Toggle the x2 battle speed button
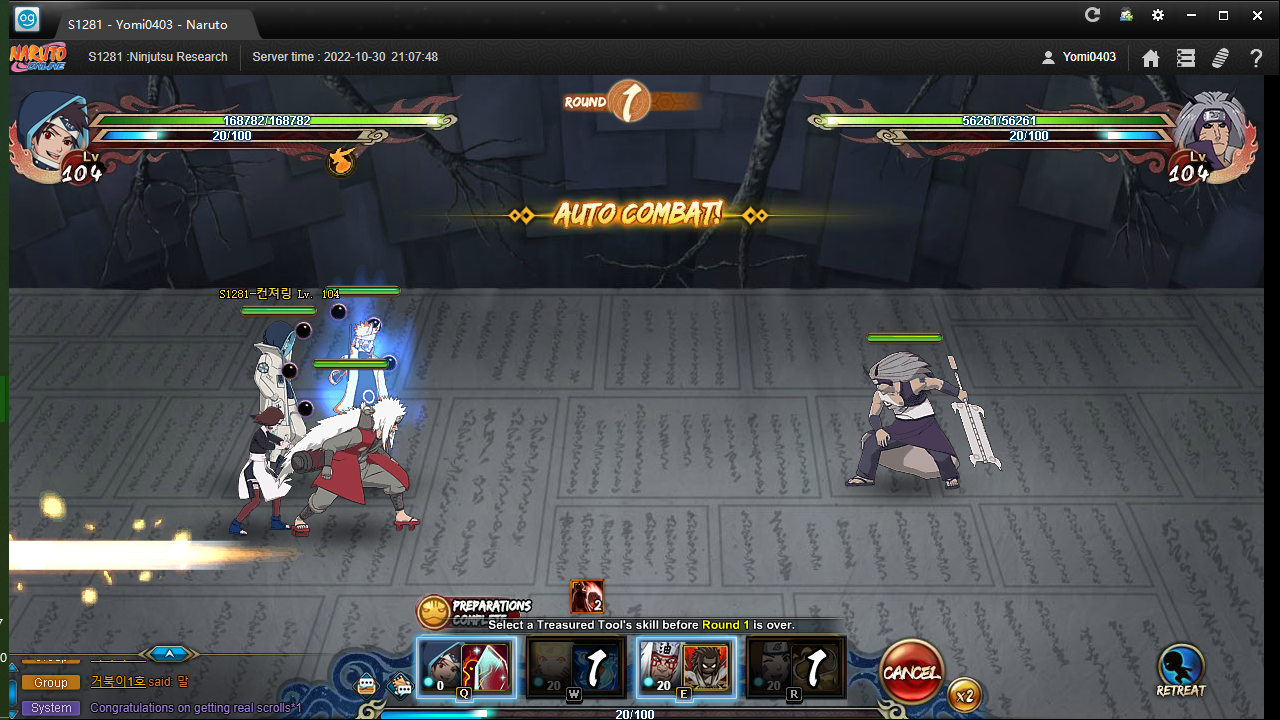 [x=964, y=695]
